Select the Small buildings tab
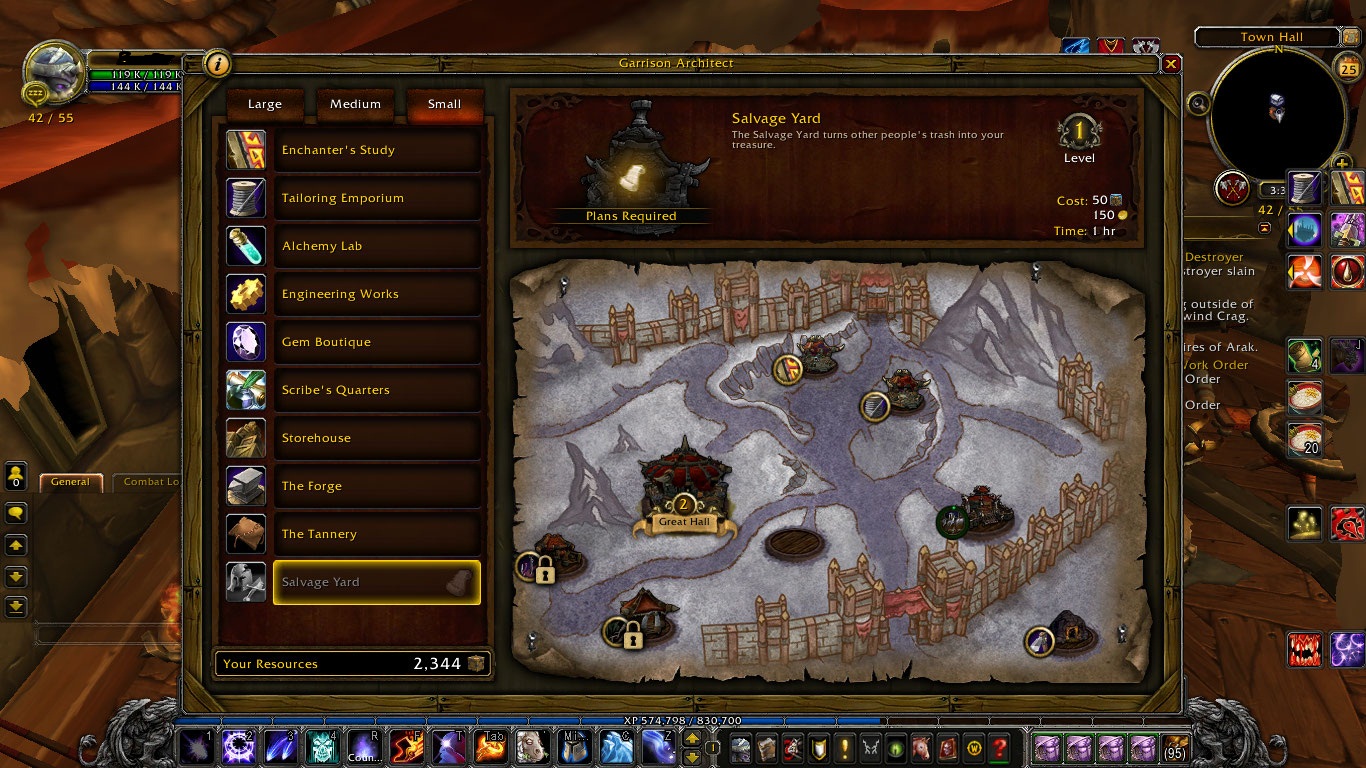Viewport: 1366px width, 768px height. (444, 104)
